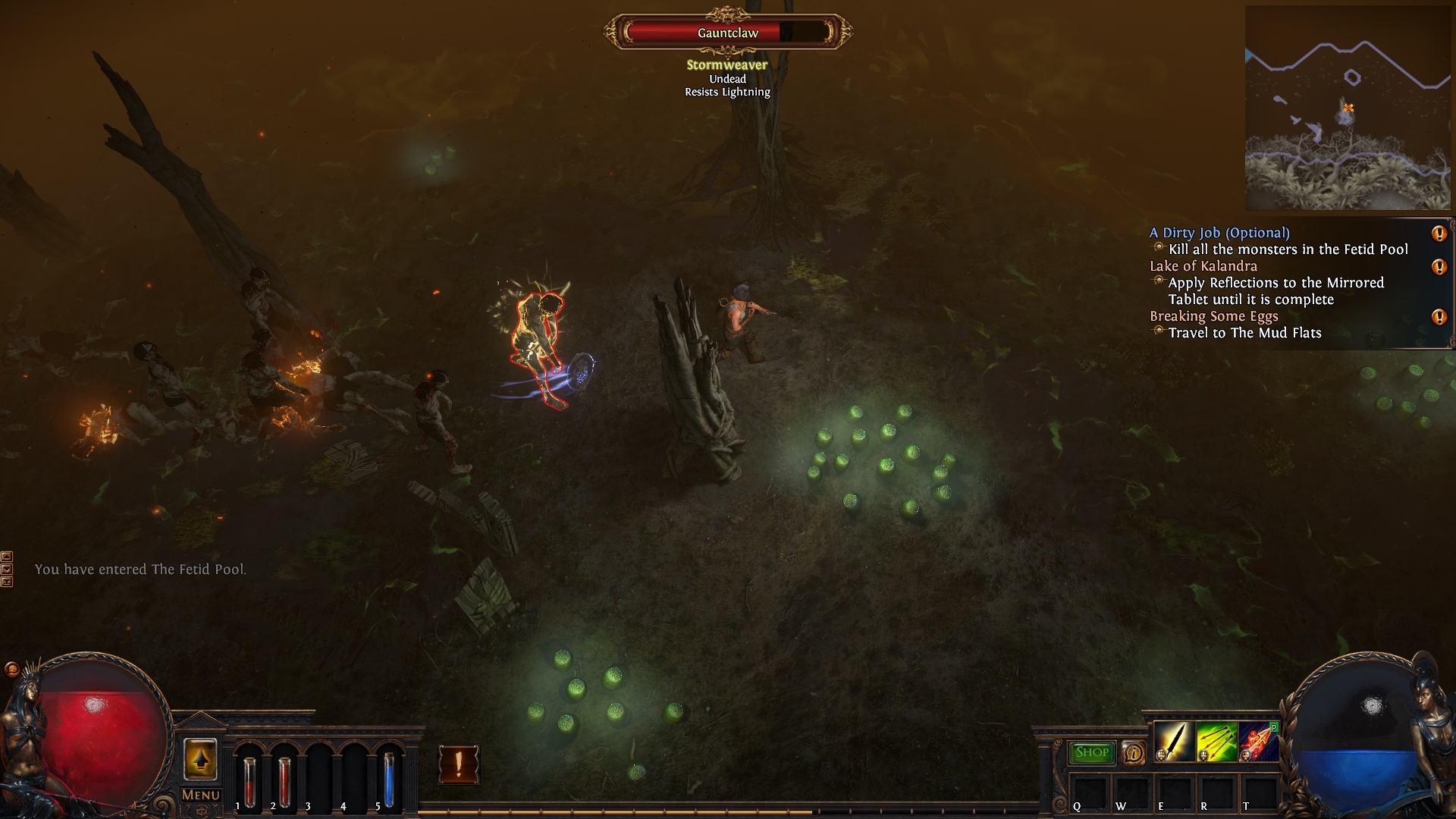Open the green Shop button

point(1091,752)
